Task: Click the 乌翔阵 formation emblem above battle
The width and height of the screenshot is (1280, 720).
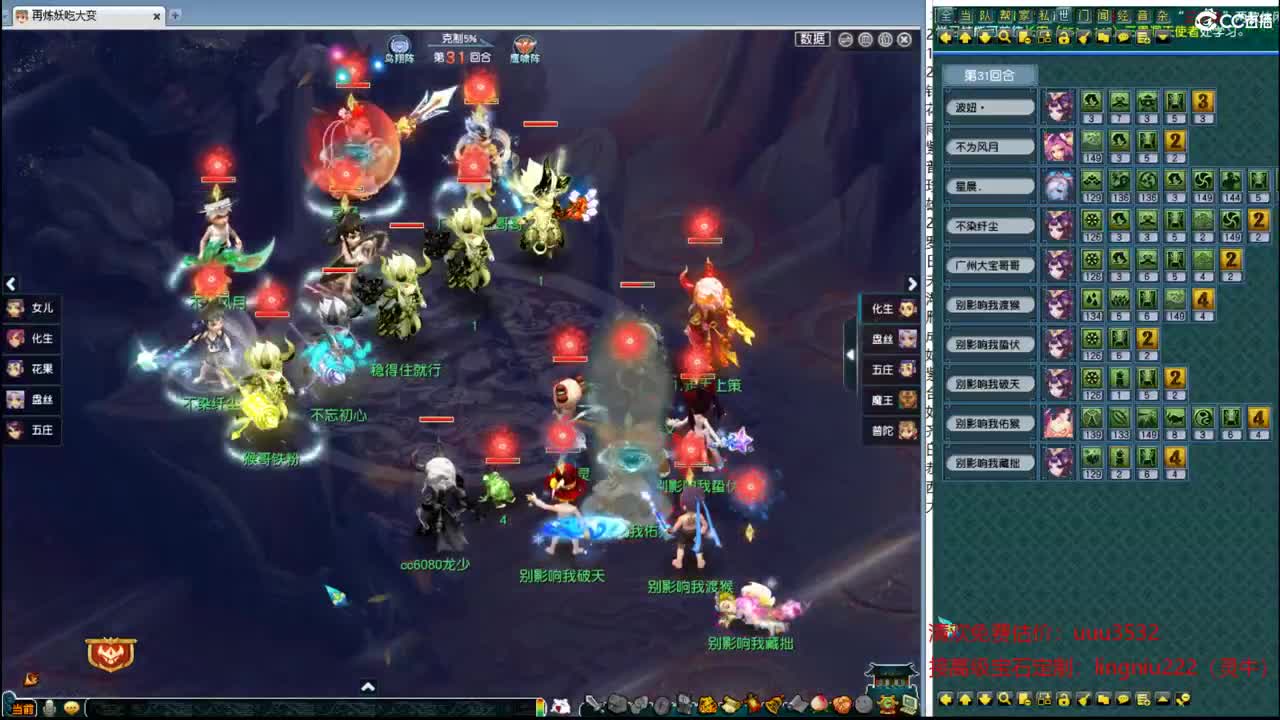Action: click(x=399, y=44)
